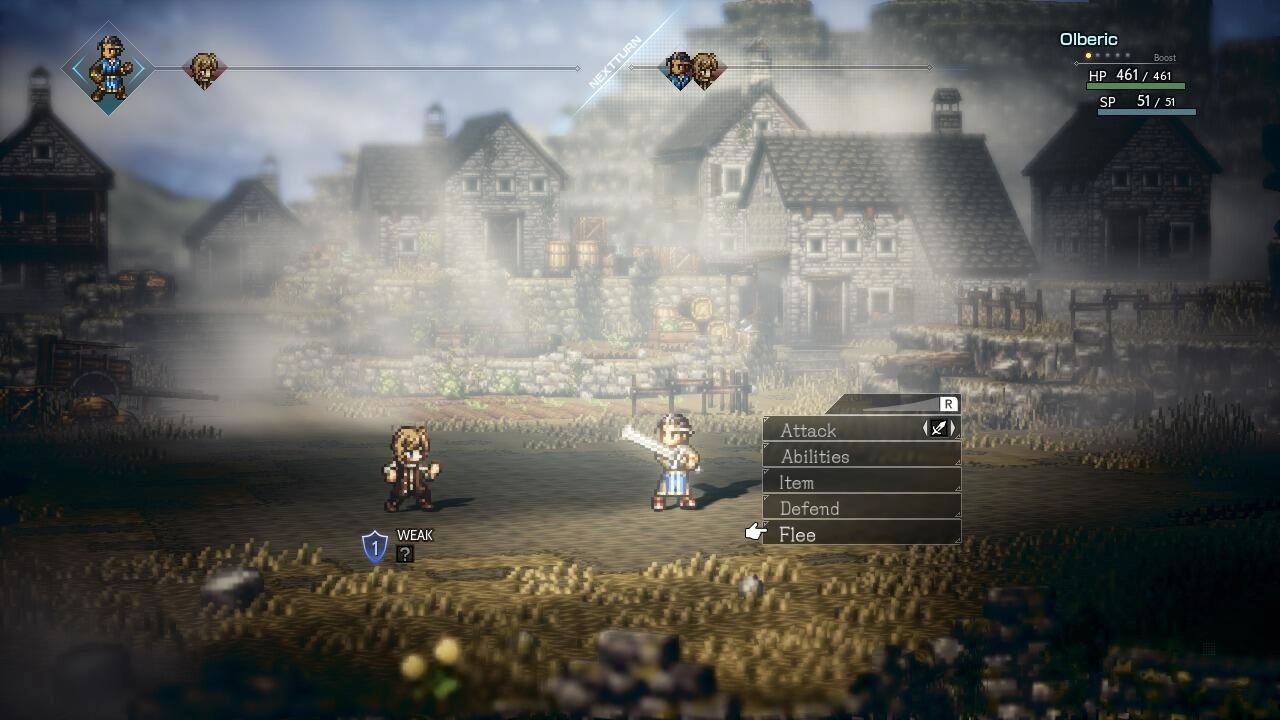Screen dimensions: 1280x720
Task: Click the paired portraits after NEXT TURN marker
Action: 694,69
